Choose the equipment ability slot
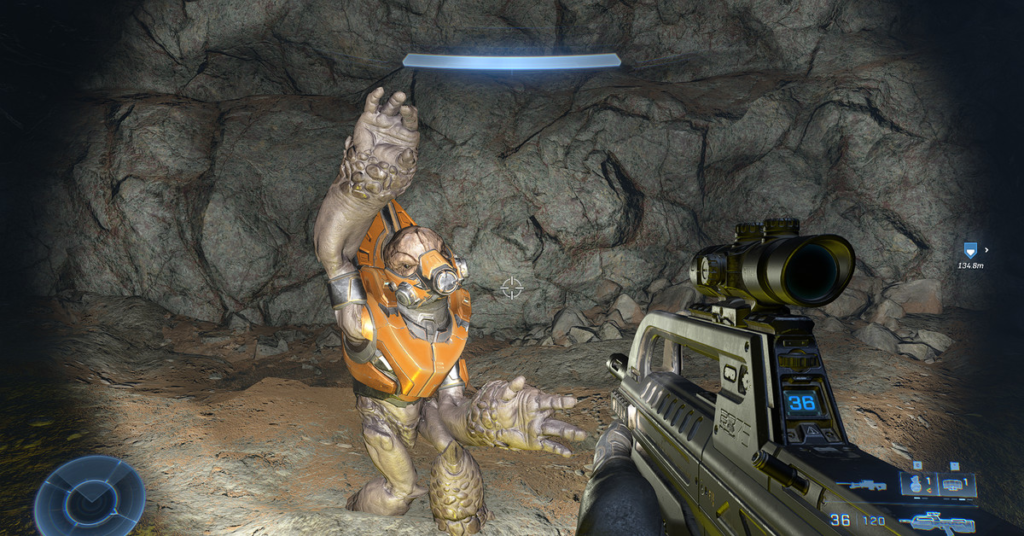 click(x=953, y=485)
